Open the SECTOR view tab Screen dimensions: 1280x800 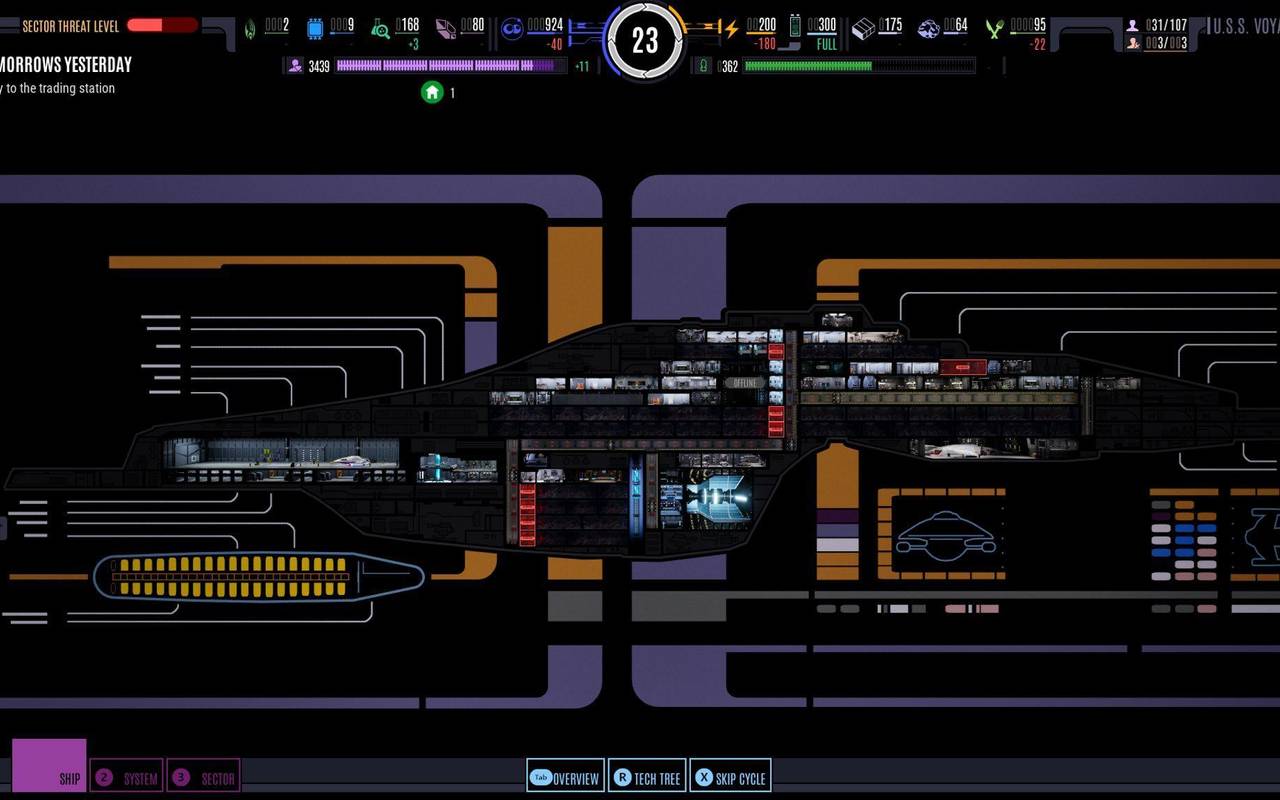pos(205,776)
